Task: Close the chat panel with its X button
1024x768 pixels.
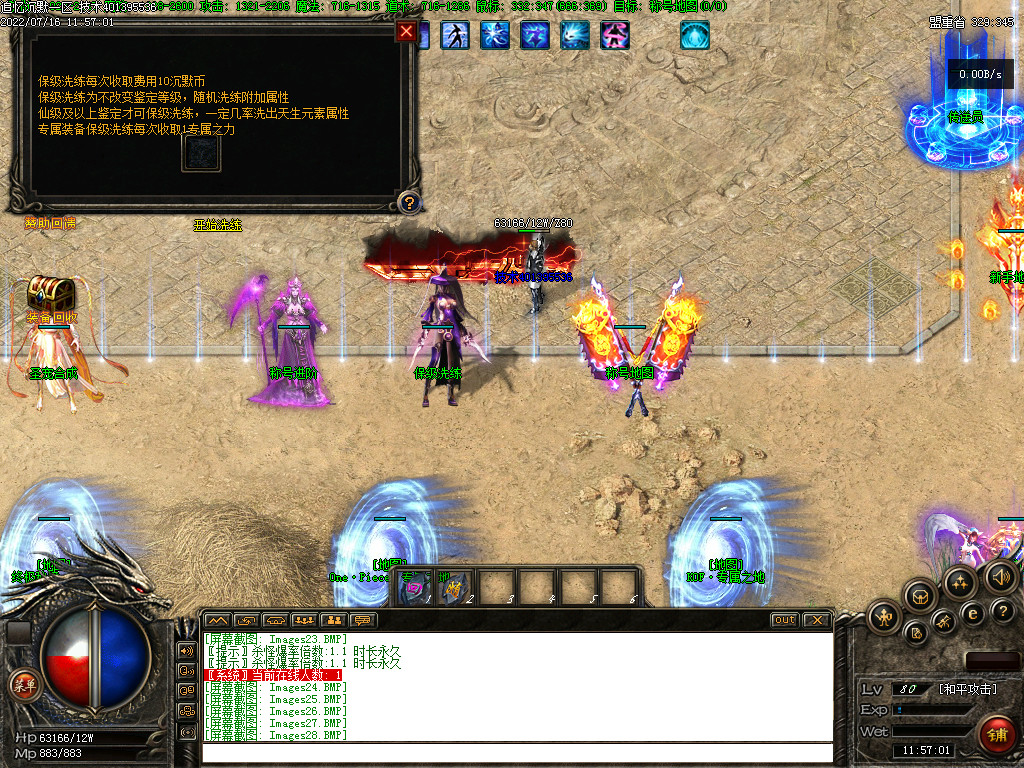Action: [x=817, y=620]
